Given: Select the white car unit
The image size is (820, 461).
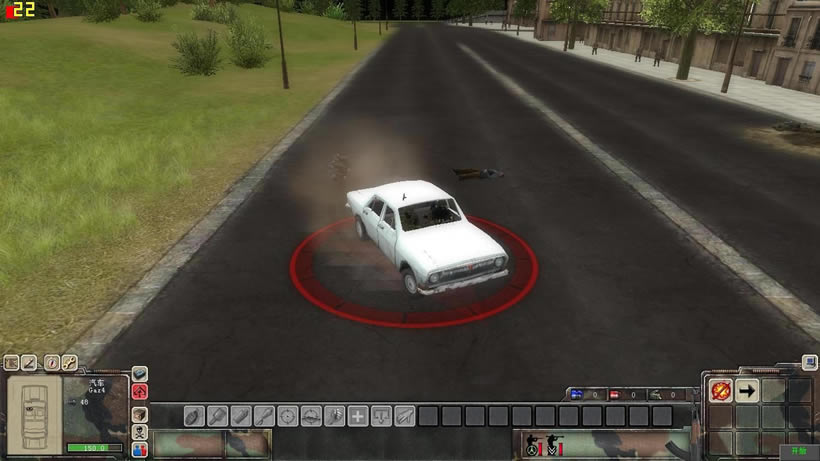Looking at the screenshot, I should coord(427,232).
